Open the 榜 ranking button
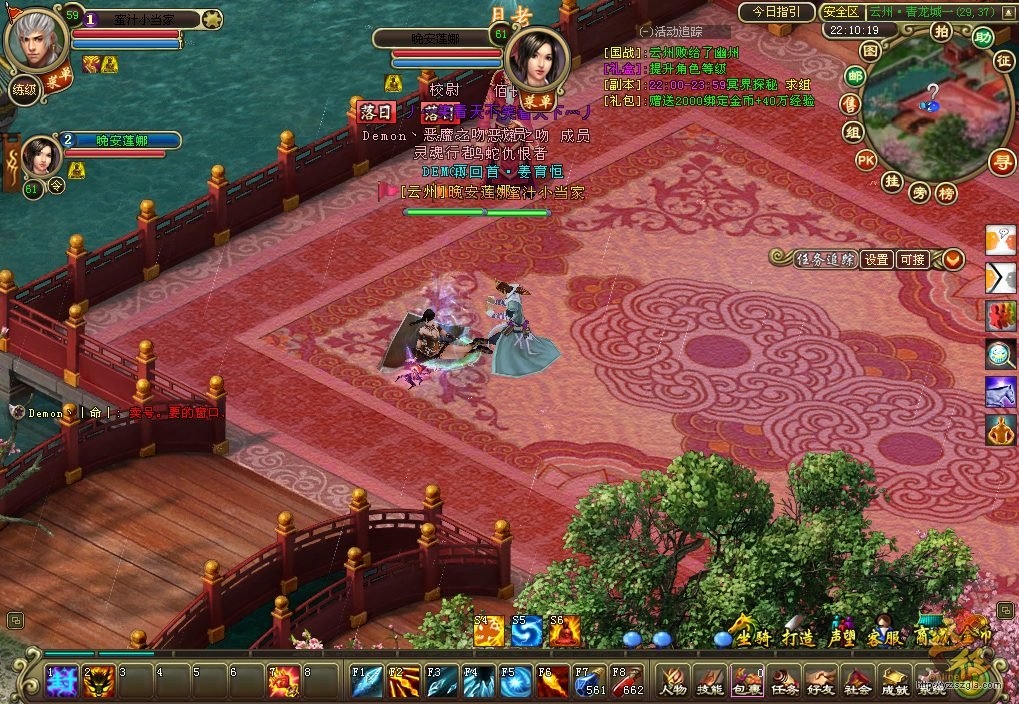The height and width of the screenshot is (704, 1019). click(946, 193)
